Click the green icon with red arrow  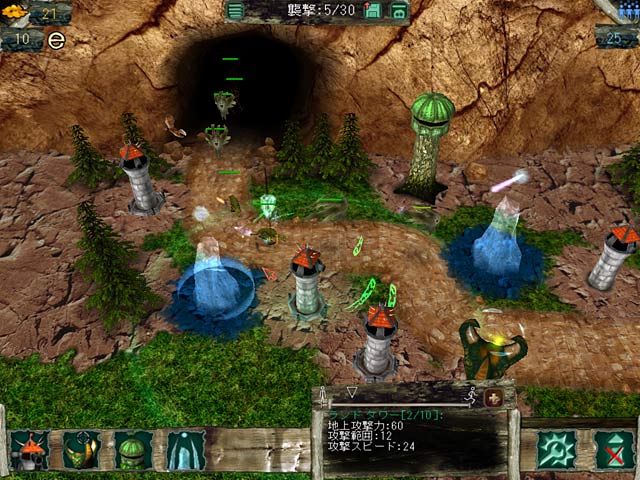click(373, 11)
